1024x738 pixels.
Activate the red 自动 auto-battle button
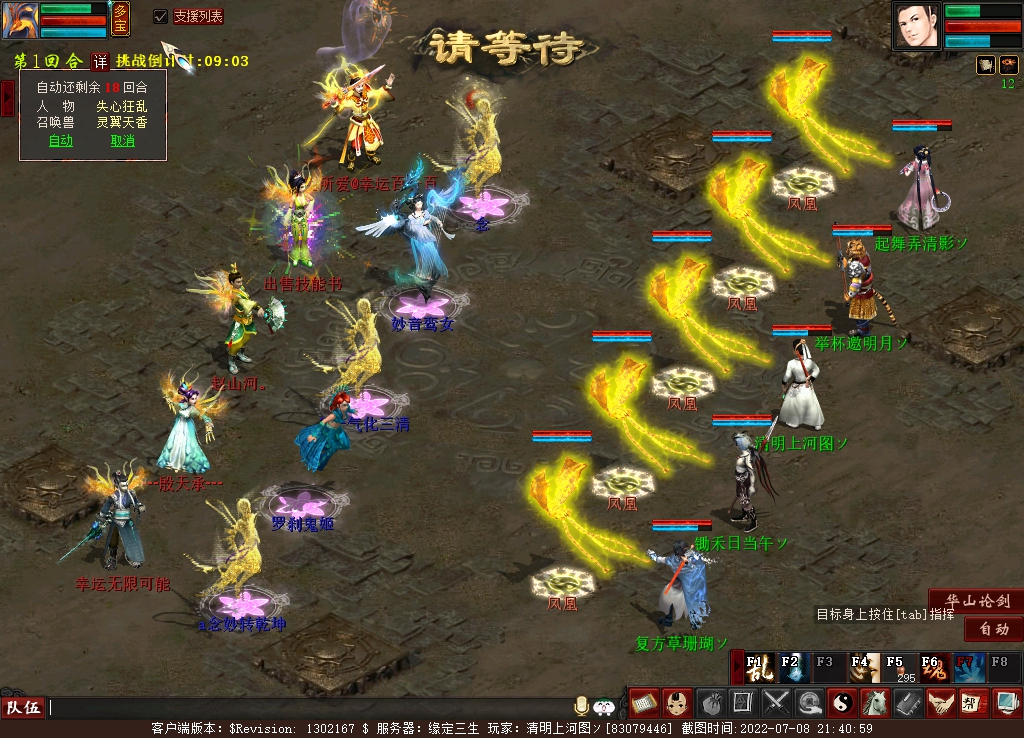[x=993, y=629]
